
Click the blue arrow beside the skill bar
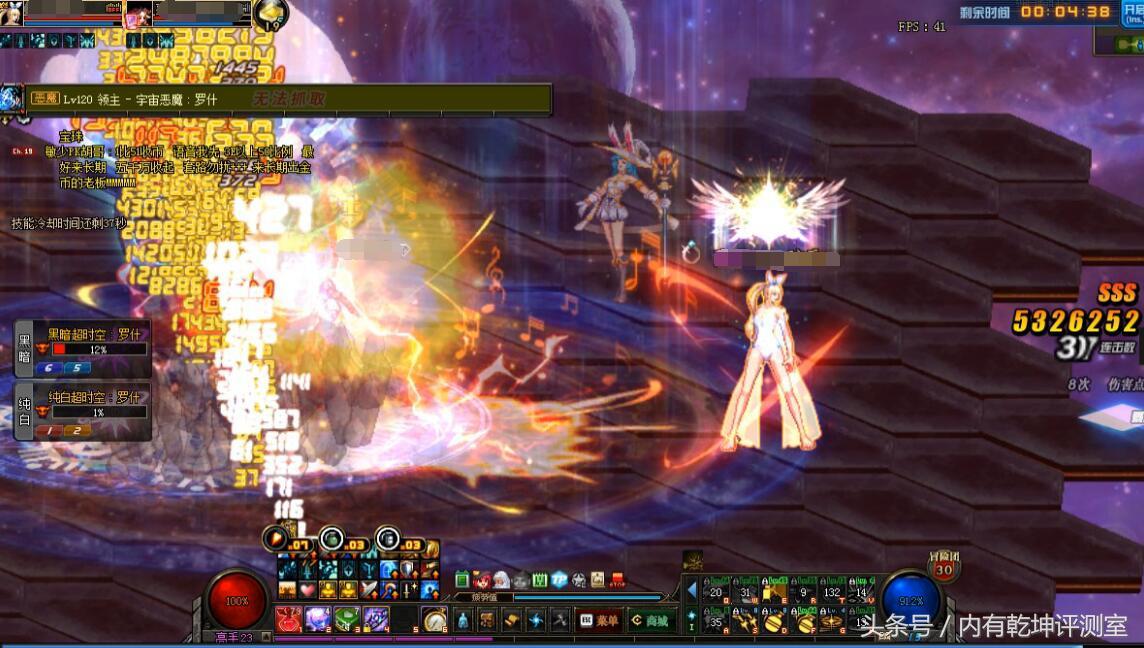(691, 591)
